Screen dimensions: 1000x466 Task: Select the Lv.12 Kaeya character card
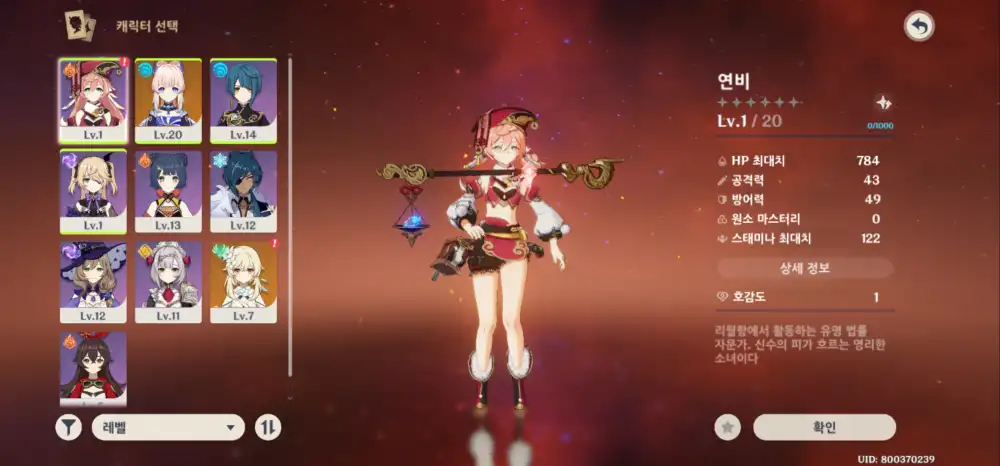tap(243, 191)
